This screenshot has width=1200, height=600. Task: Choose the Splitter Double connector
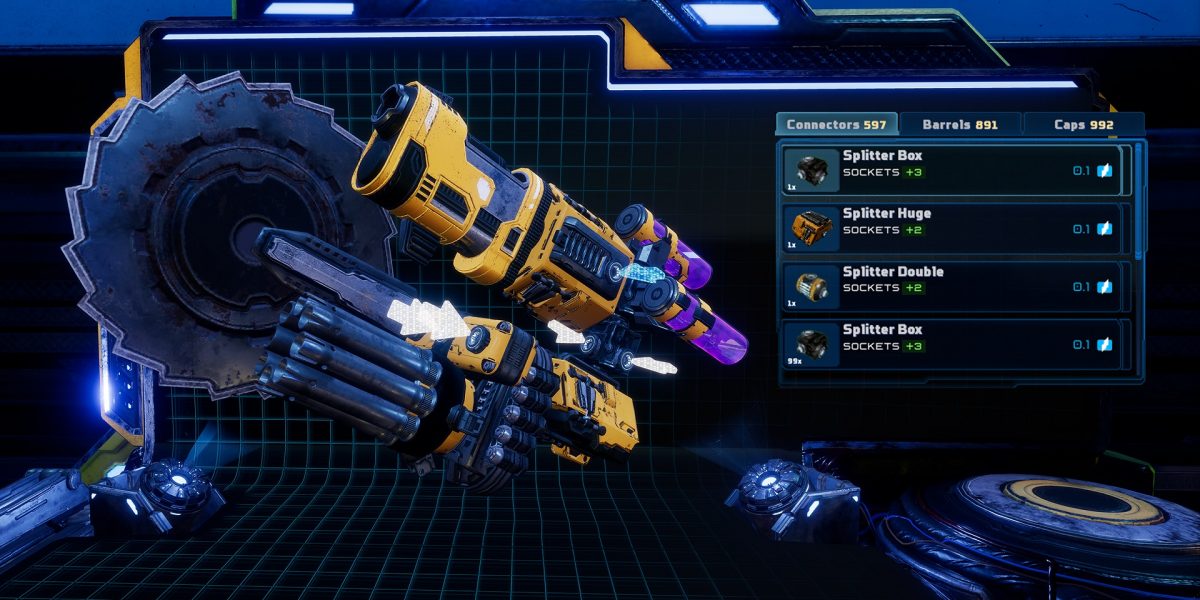(955, 287)
